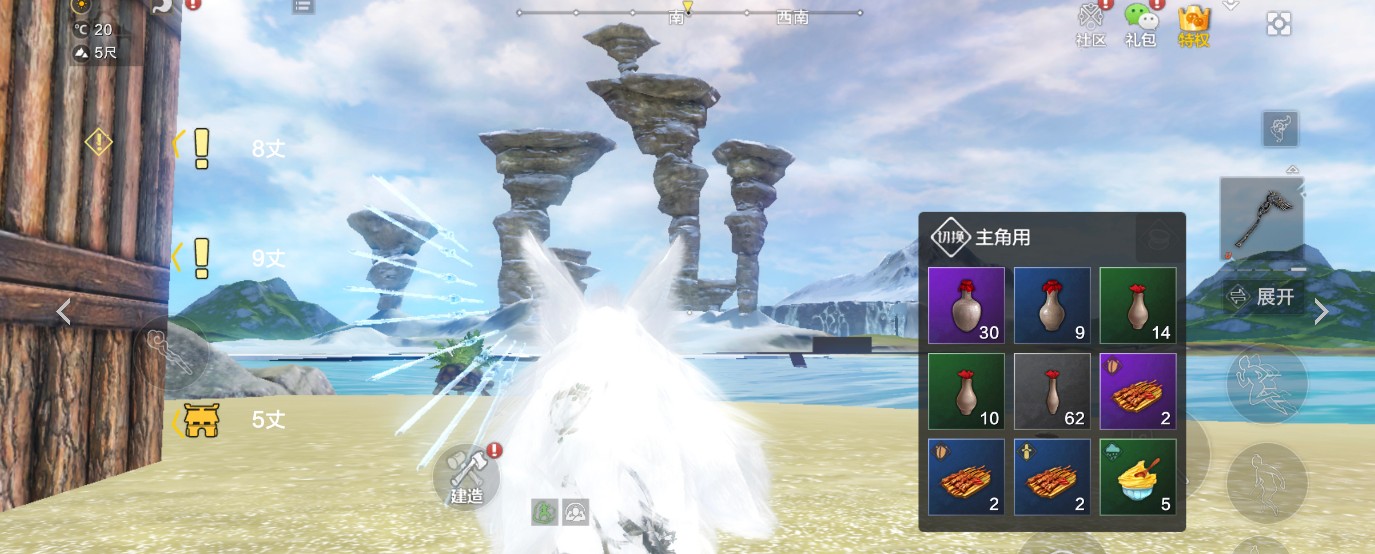Select the yellow helmet marker labeled 5丈
Screen dimensions: 1375x554
[202, 421]
